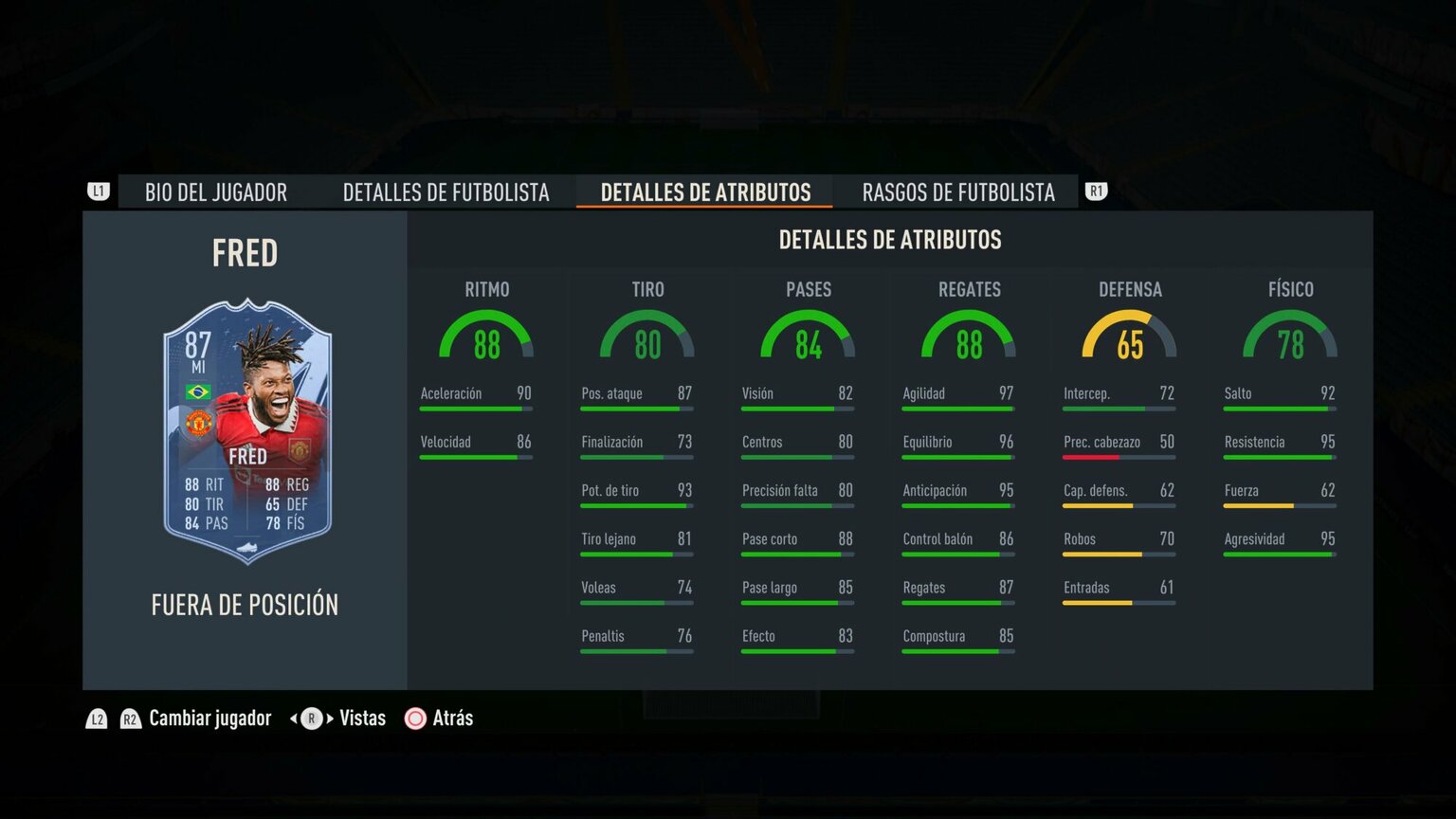Click the L1 shoulder button icon
The height and width of the screenshot is (819, 1456).
[x=98, y=191]
